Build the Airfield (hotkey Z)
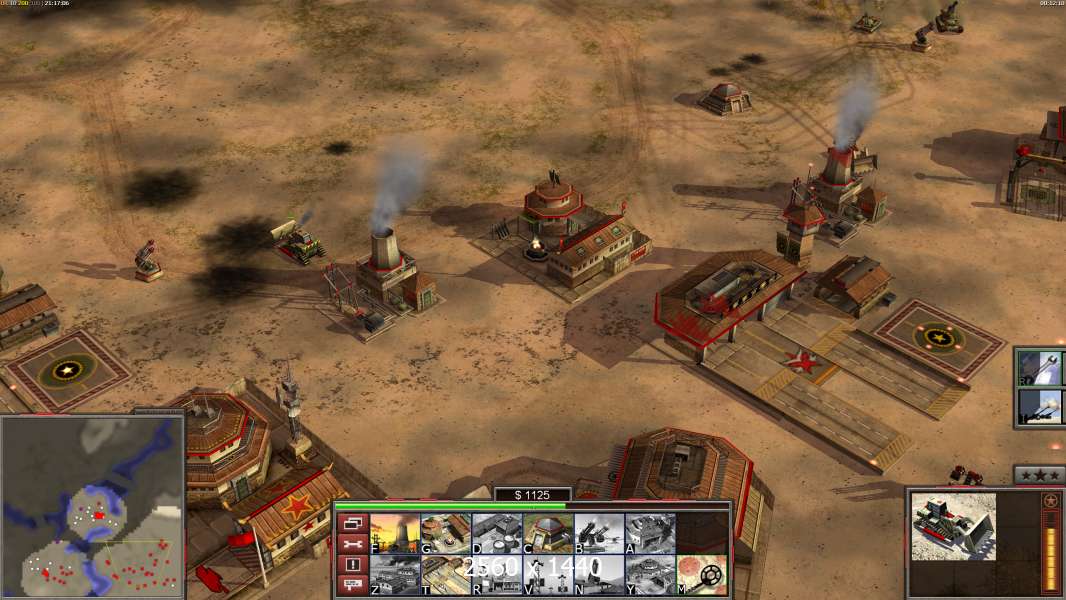This screenshot has height=600, width=1066. pyautogui.click(x=395, y=575)
